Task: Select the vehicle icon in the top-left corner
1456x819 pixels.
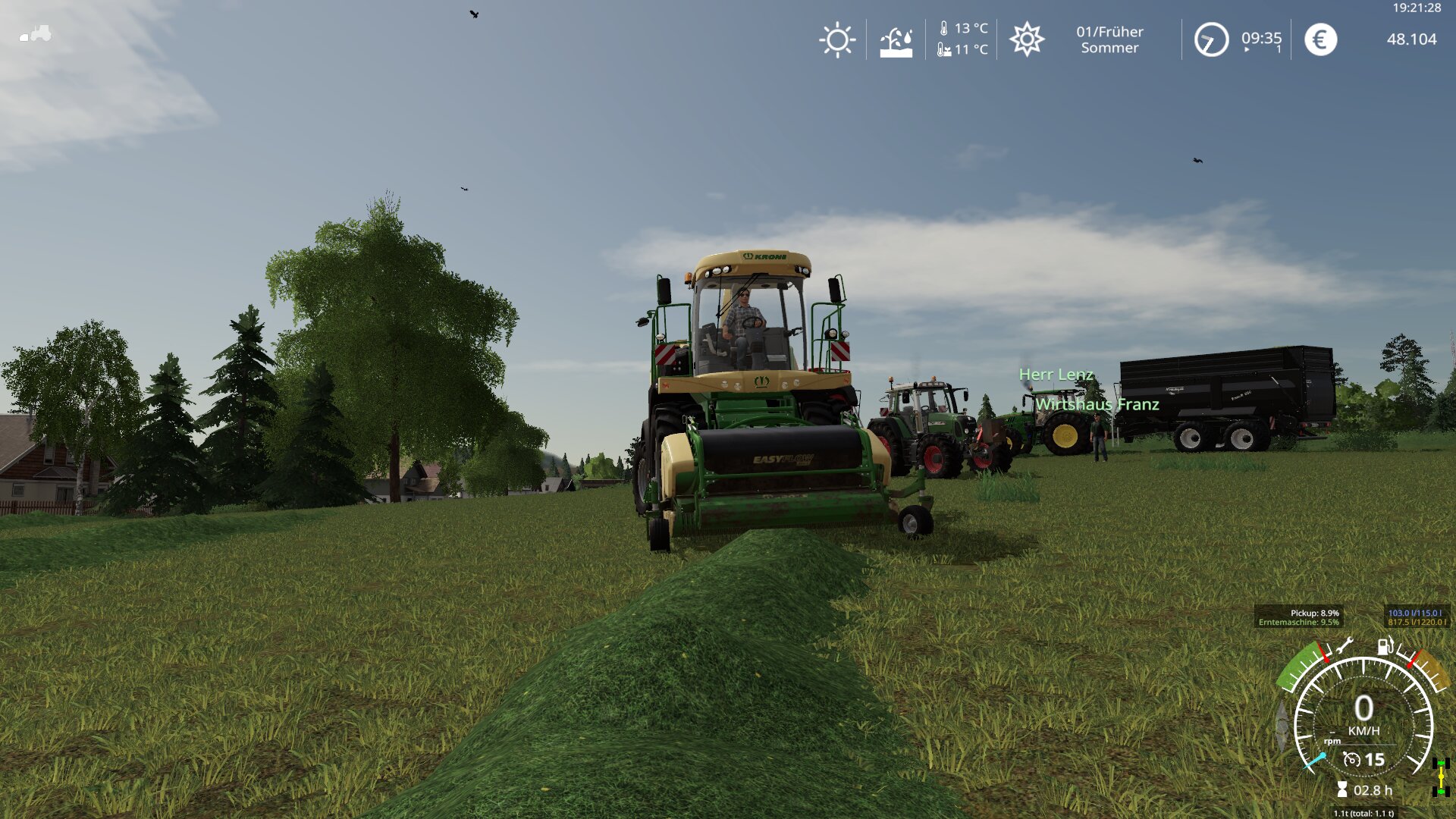Action: [35, 33]
